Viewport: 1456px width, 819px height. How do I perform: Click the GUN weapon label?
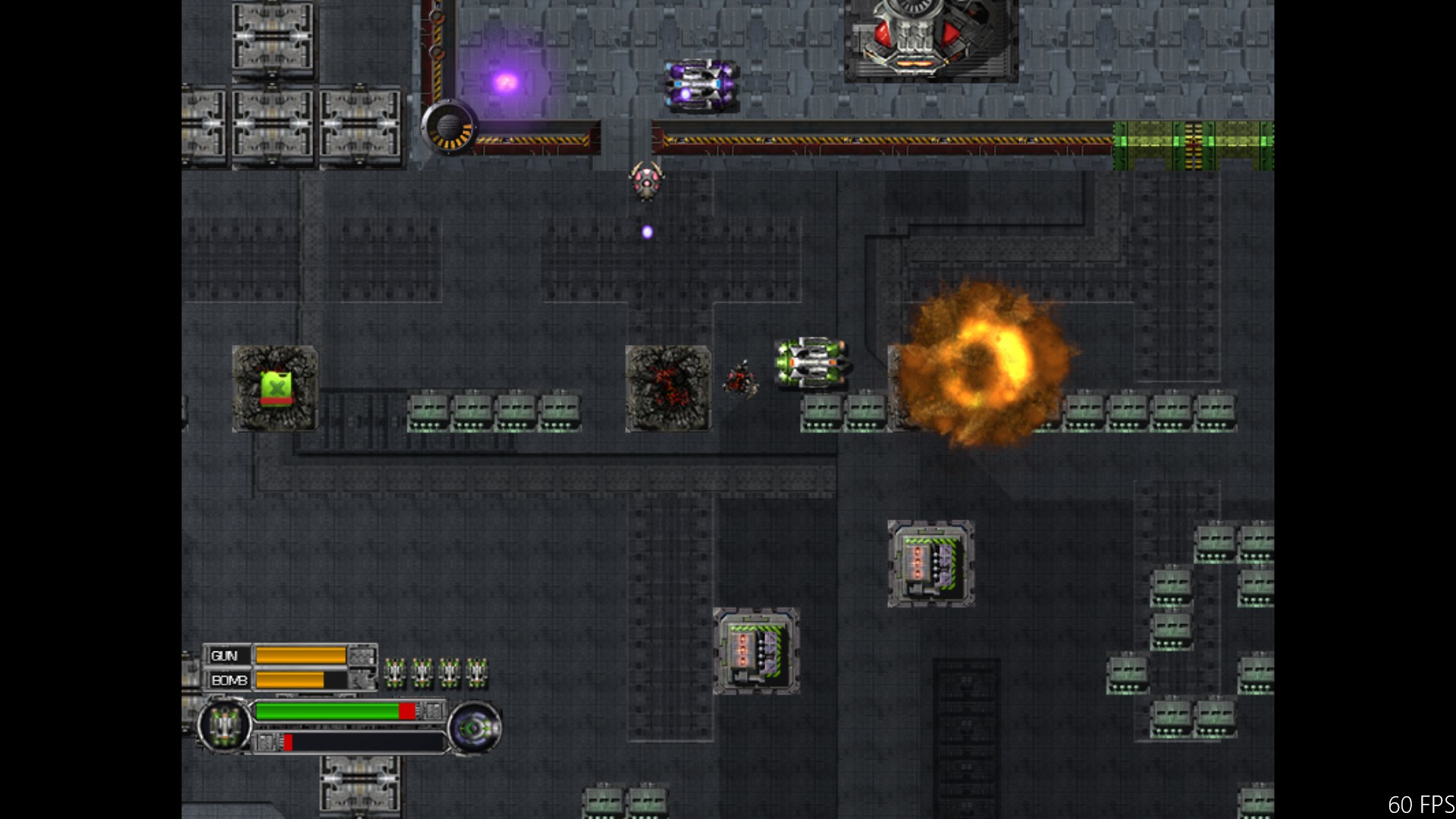[224, 656]
